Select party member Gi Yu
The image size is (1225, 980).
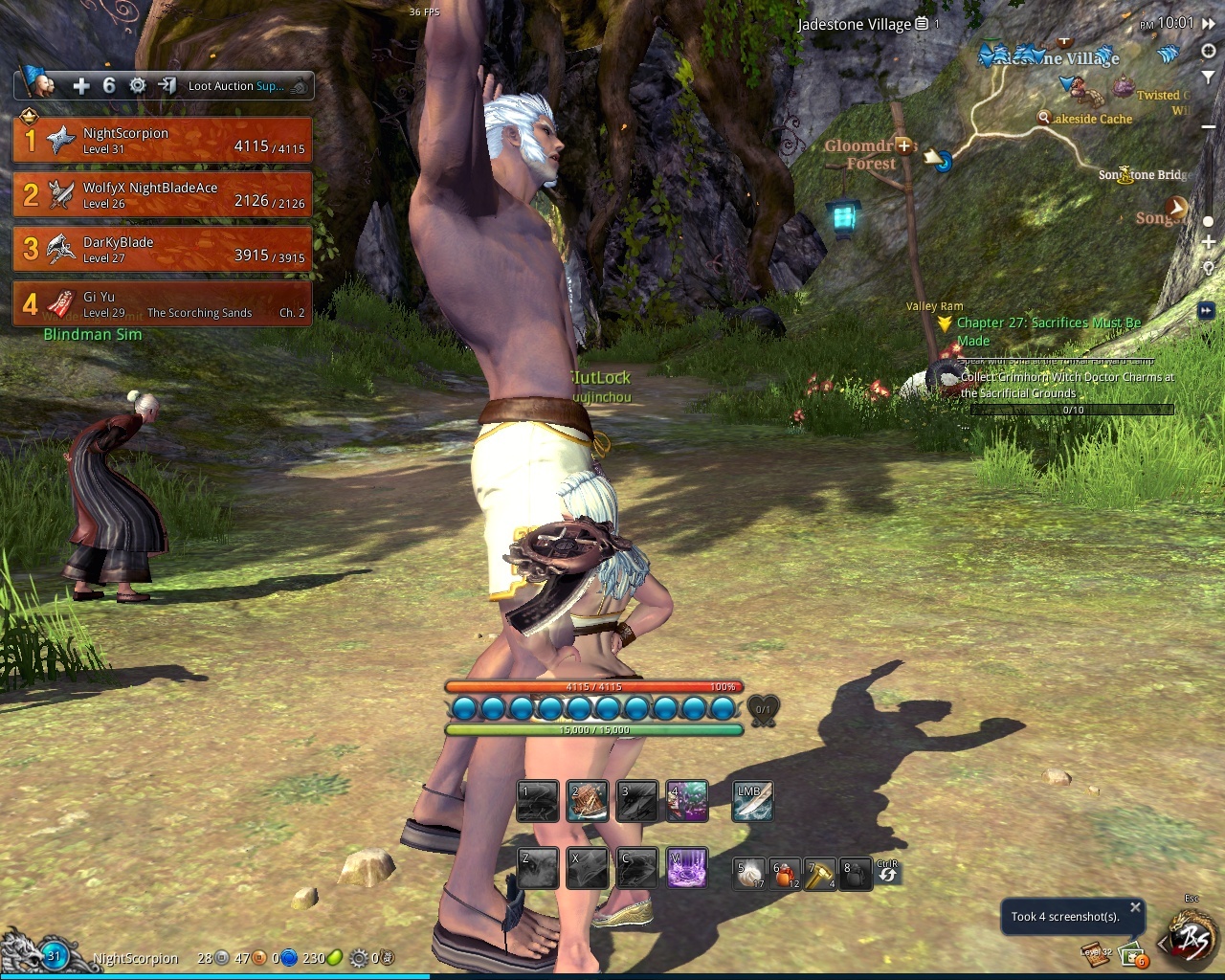tap(163, 304)
